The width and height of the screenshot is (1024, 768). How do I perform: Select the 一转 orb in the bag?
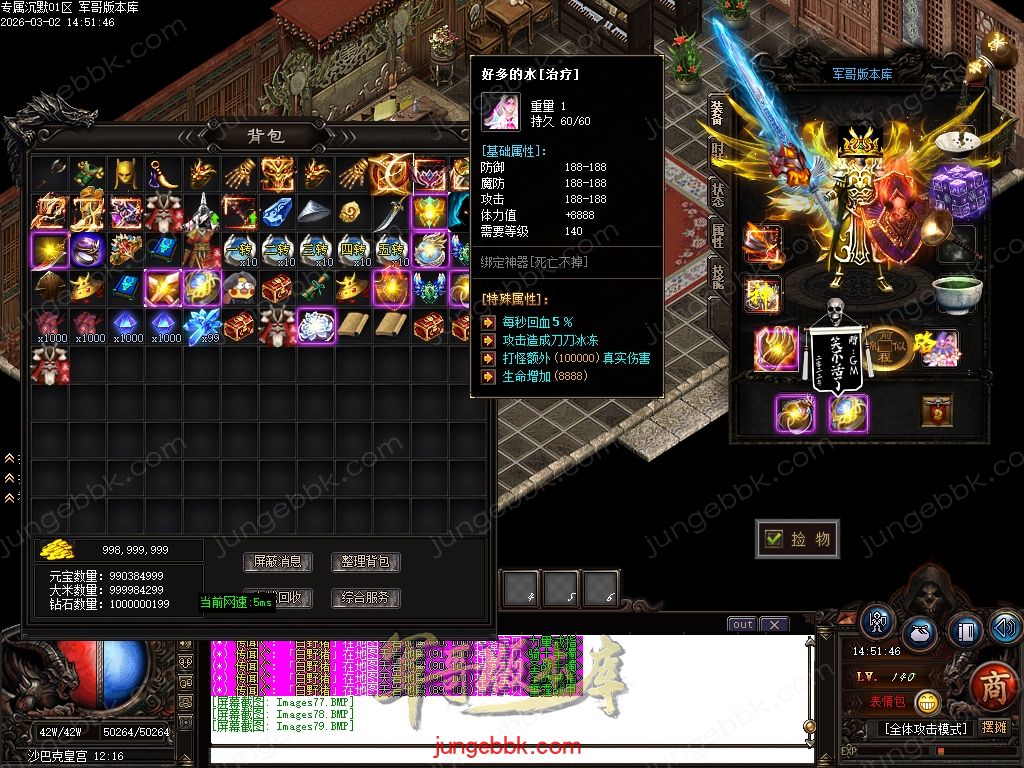pos(240,250)
